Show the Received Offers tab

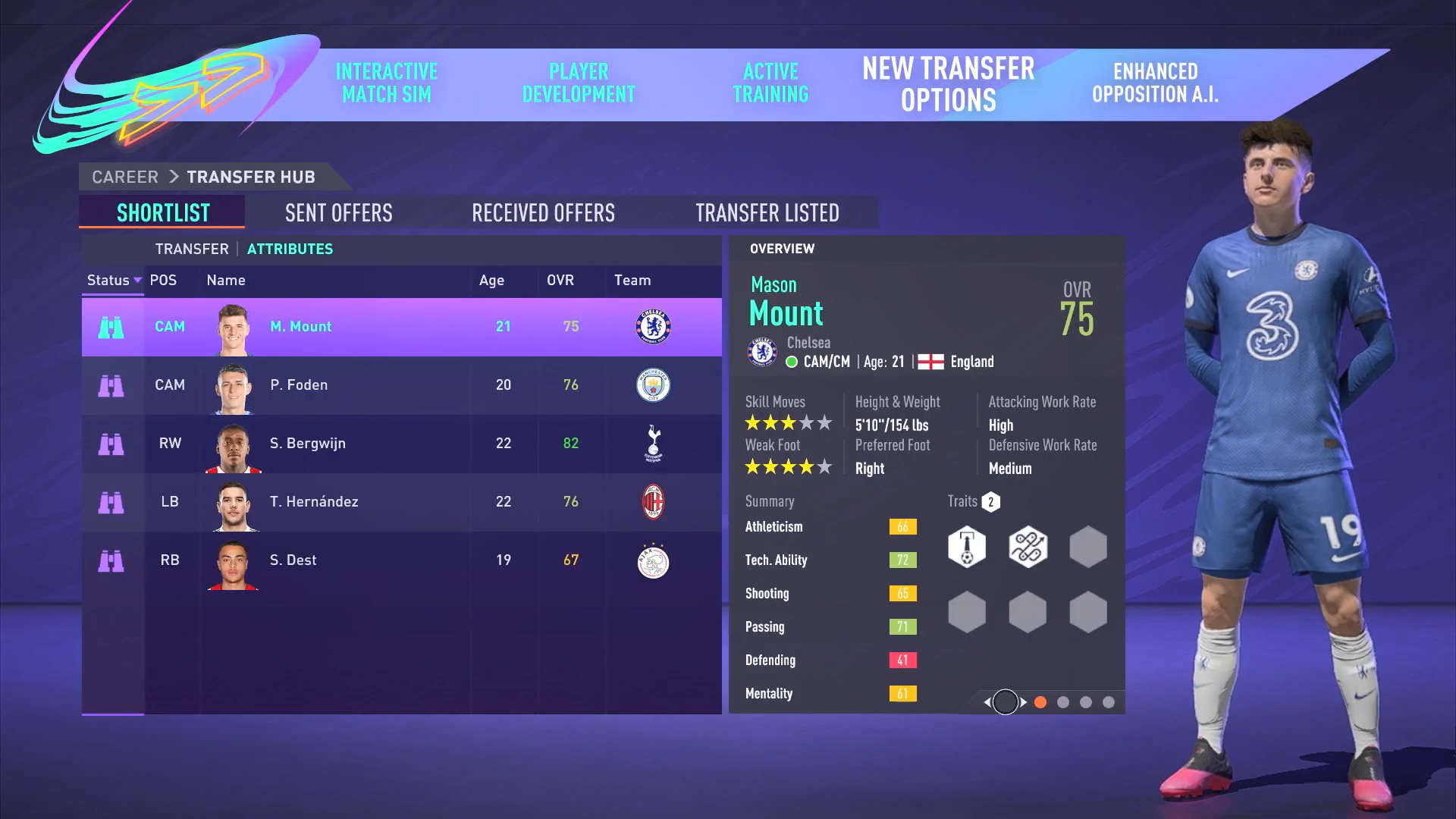[543, 213]
